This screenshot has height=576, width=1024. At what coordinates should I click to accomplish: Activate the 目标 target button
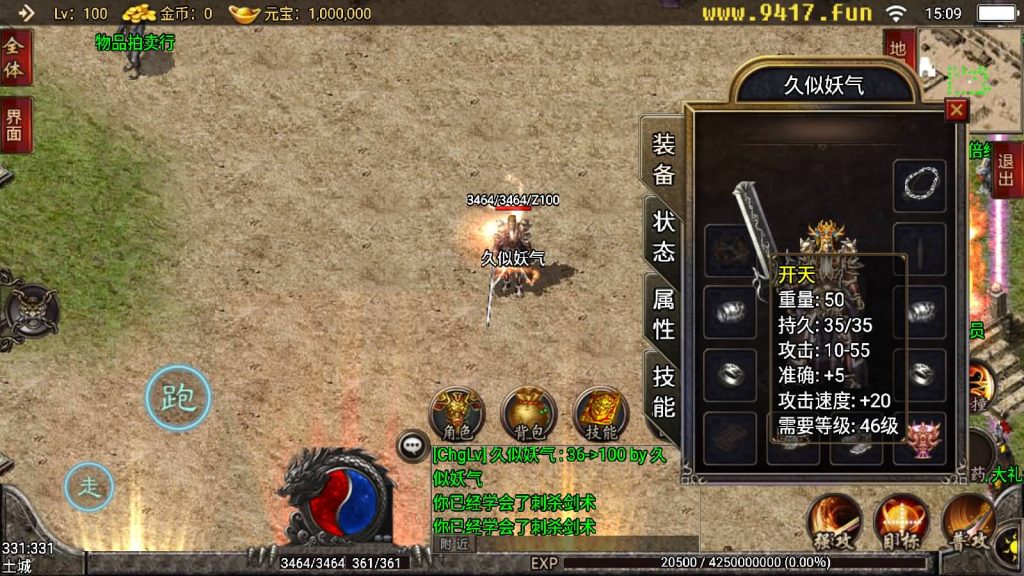(900, 521)
